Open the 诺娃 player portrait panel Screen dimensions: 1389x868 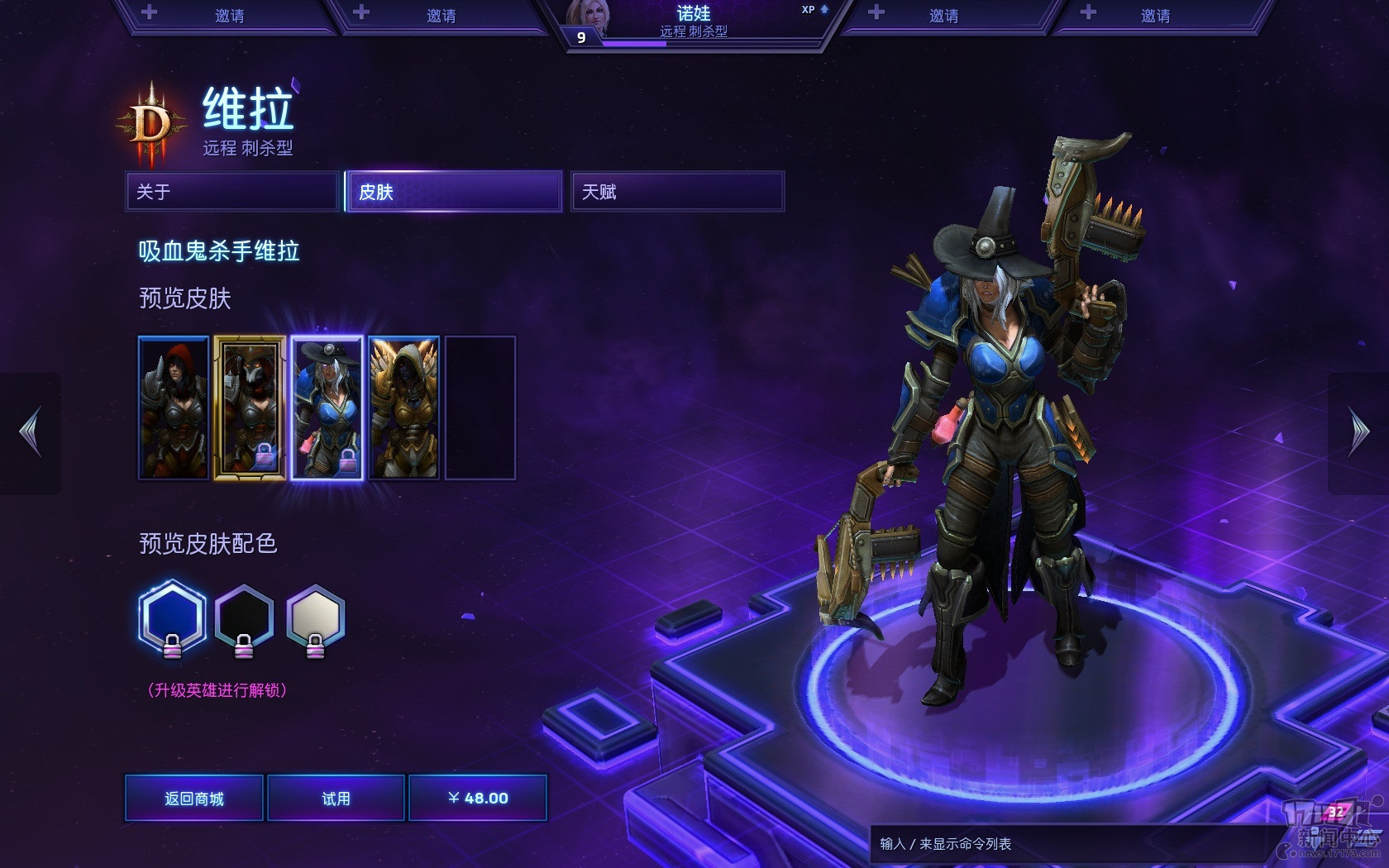pos(693,23)
